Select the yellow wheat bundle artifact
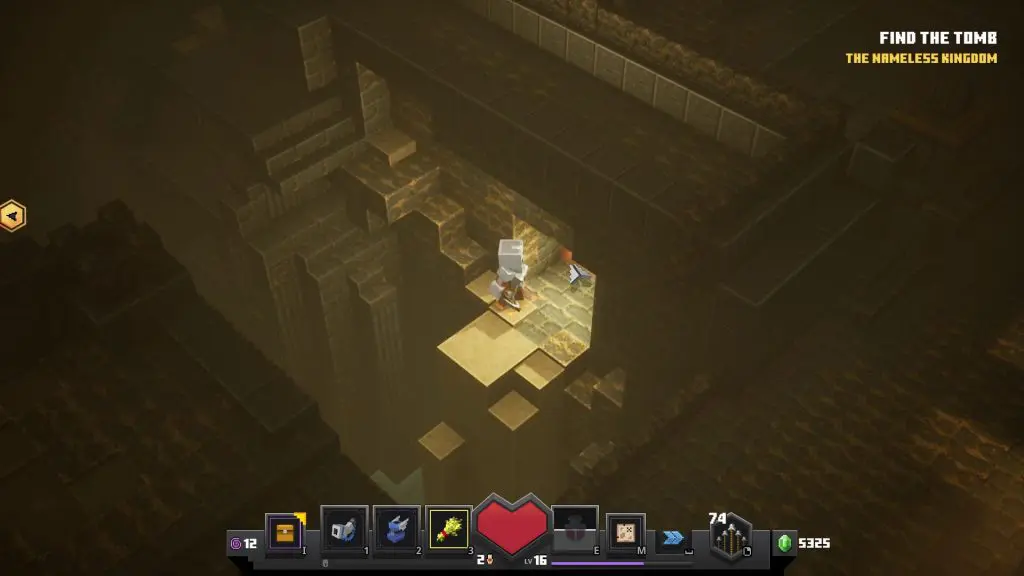 click(448, 529)
